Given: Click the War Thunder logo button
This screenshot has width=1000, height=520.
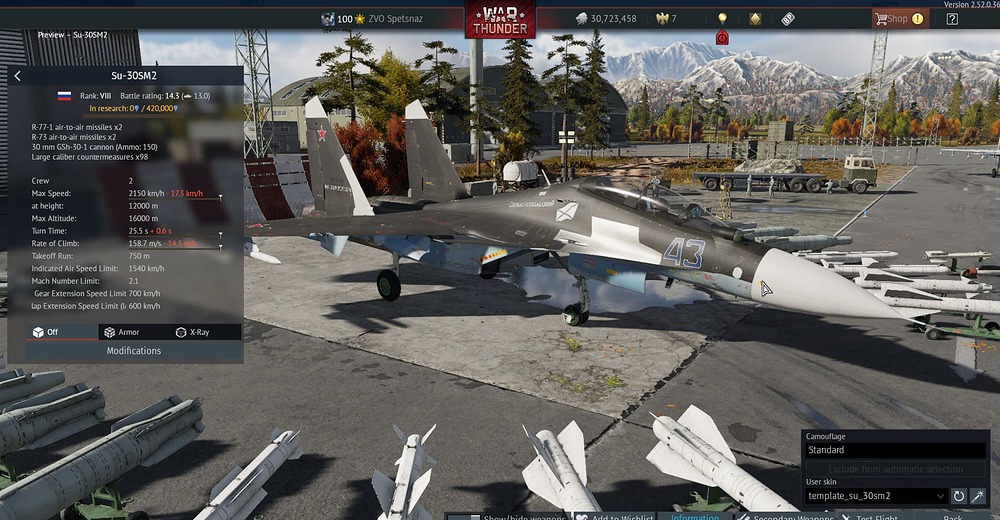Looking at the screenshot, I should pos(499,19).
